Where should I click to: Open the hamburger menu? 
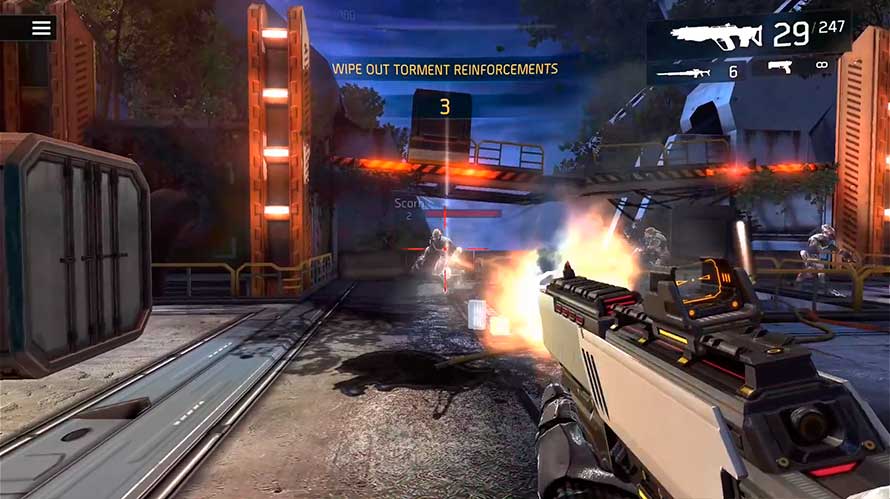[x=41, y=27]
